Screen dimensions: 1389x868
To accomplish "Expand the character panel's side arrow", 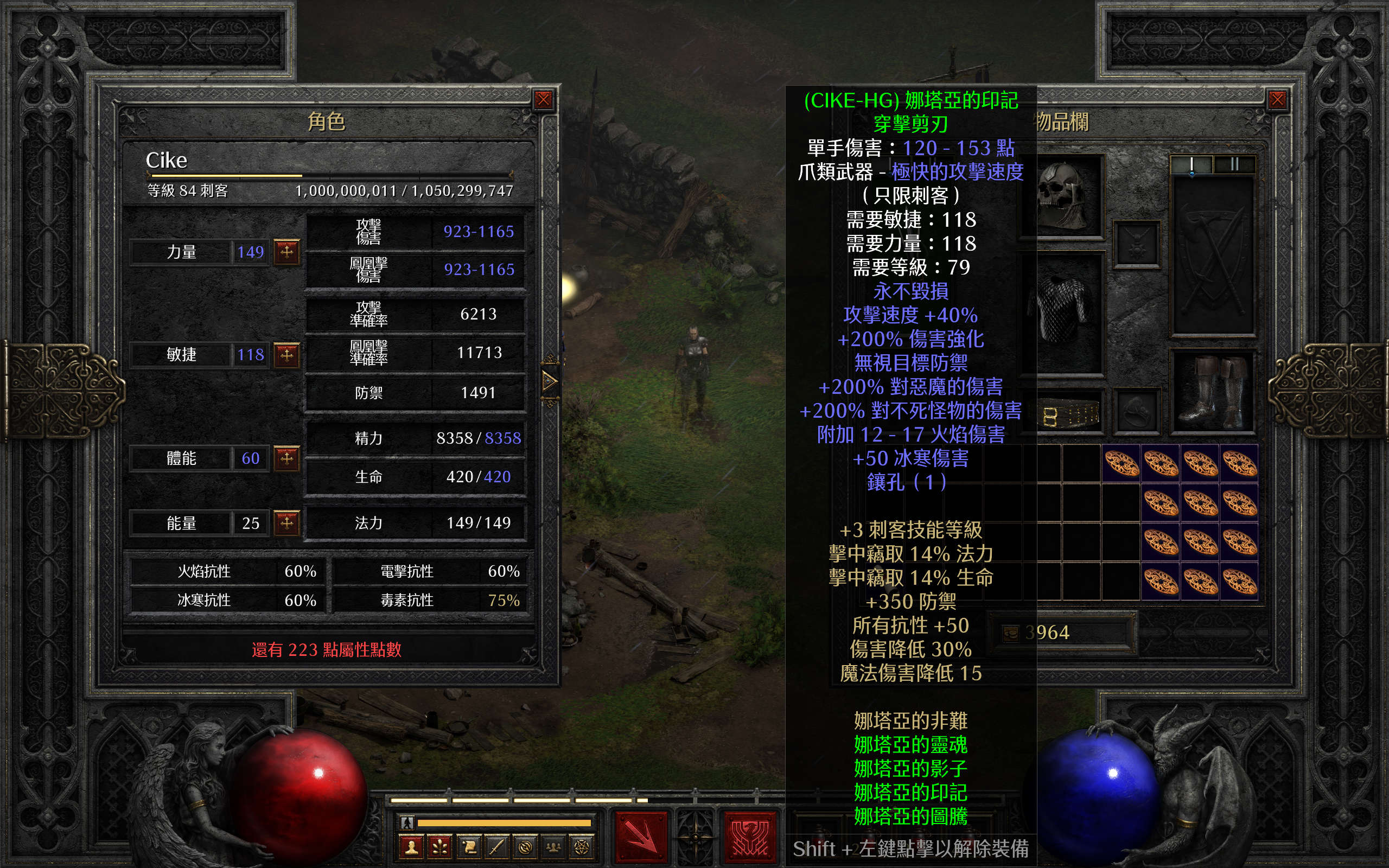I will coord(549,381).
